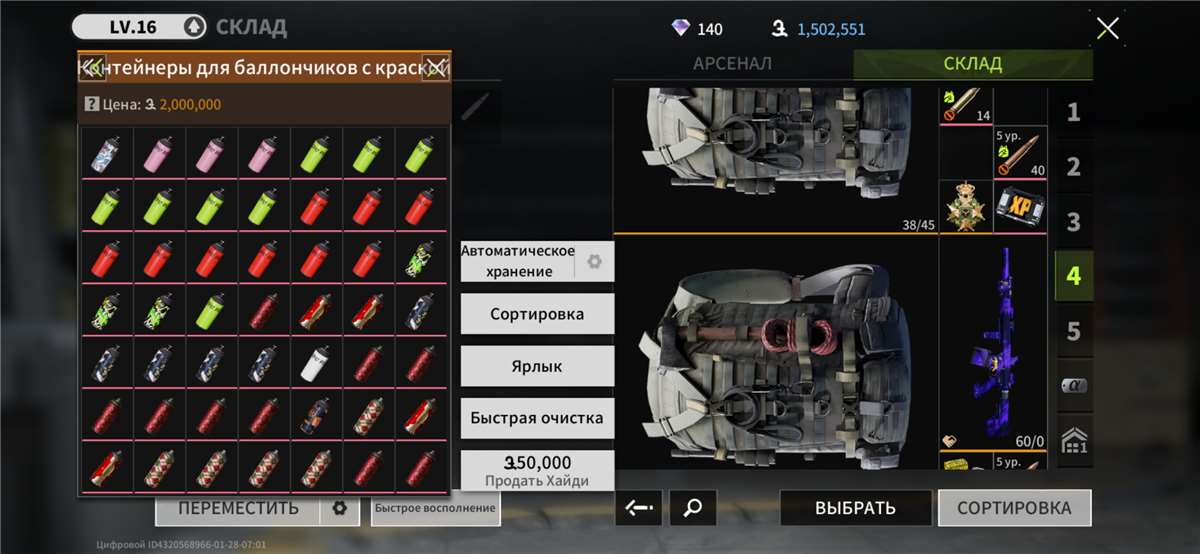Switch to warehouse page 5
The height and width of the screenshot is (554, 1200).
pos(1073,331)
